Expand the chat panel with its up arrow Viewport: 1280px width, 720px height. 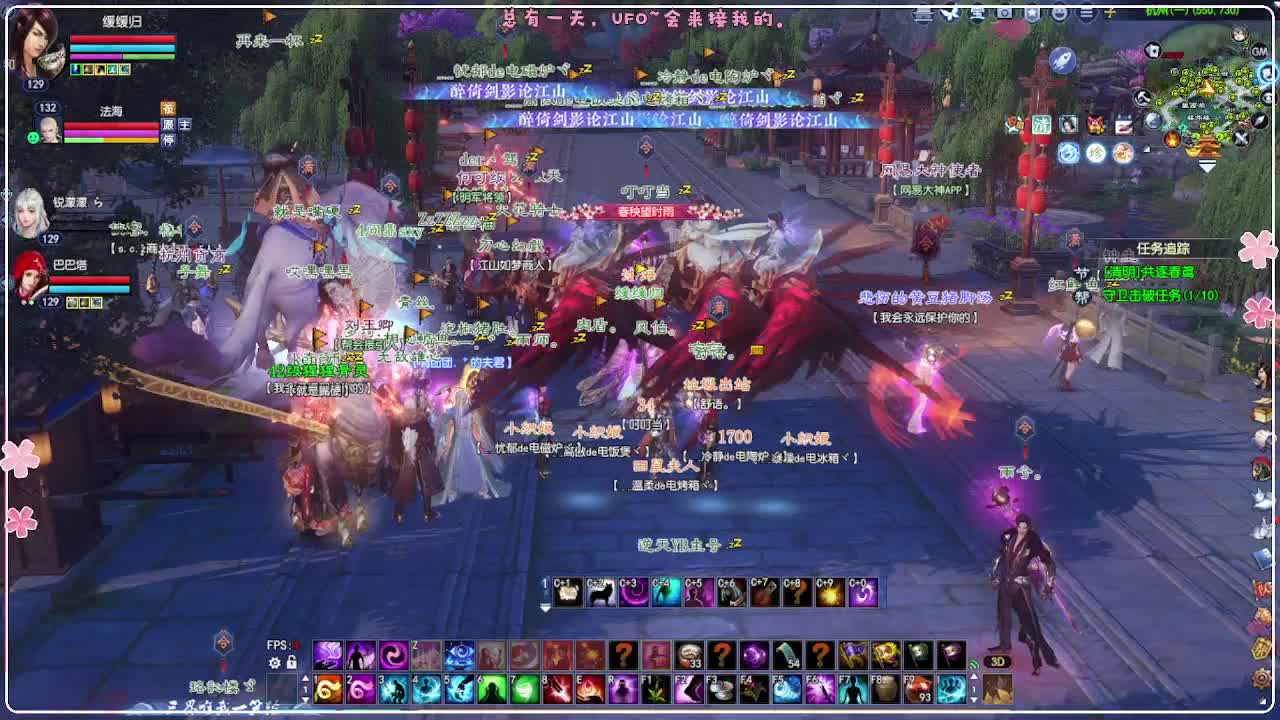[x=306, y=676]
